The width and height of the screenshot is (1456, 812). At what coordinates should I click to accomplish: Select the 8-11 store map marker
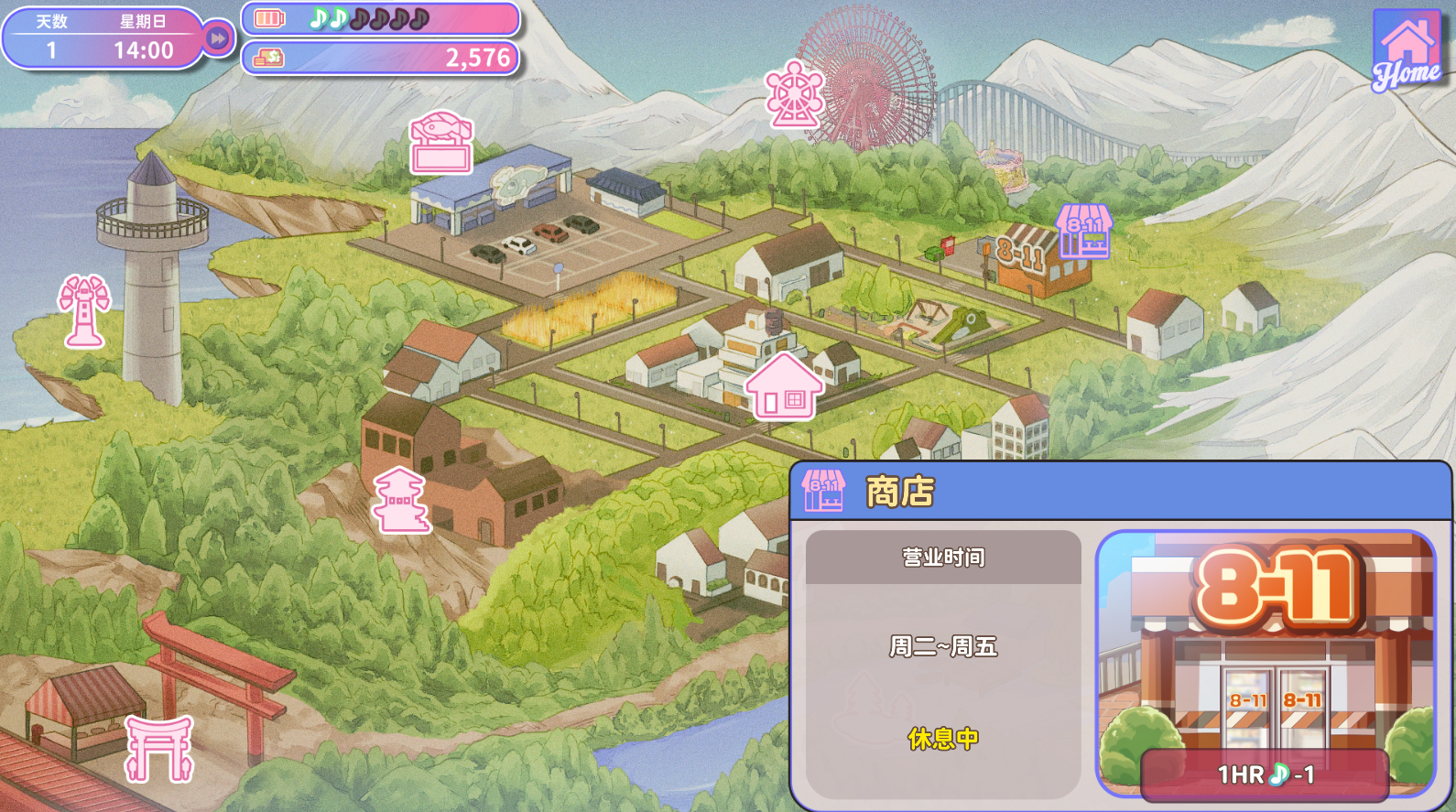coord(1084,231)
